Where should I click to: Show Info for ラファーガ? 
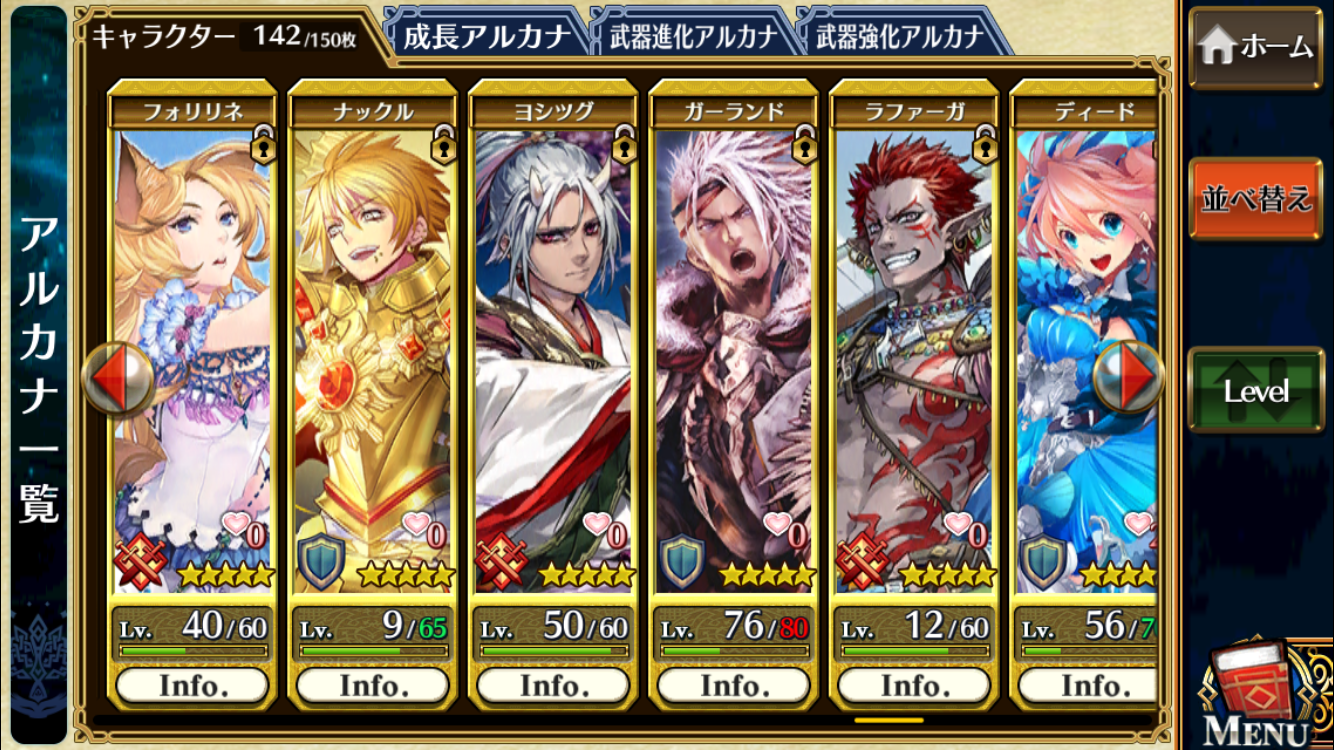914,686
